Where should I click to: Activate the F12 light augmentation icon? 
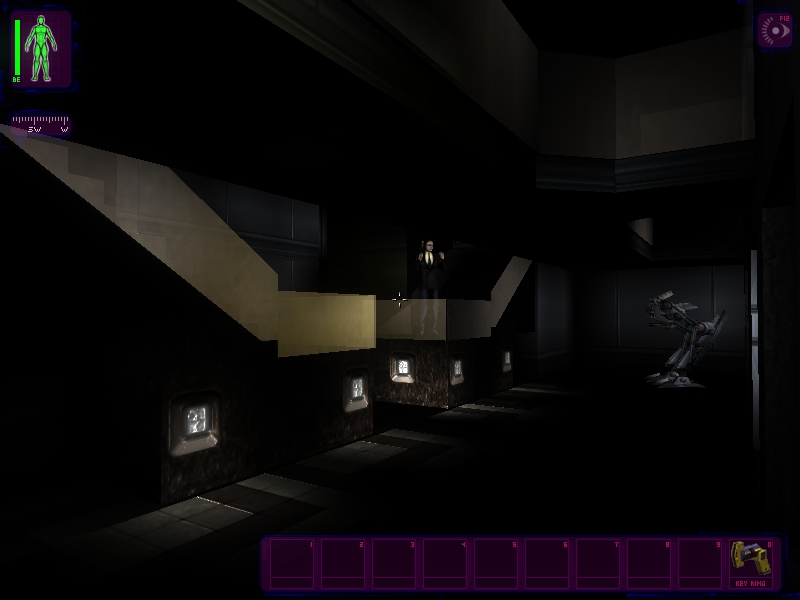773,30
